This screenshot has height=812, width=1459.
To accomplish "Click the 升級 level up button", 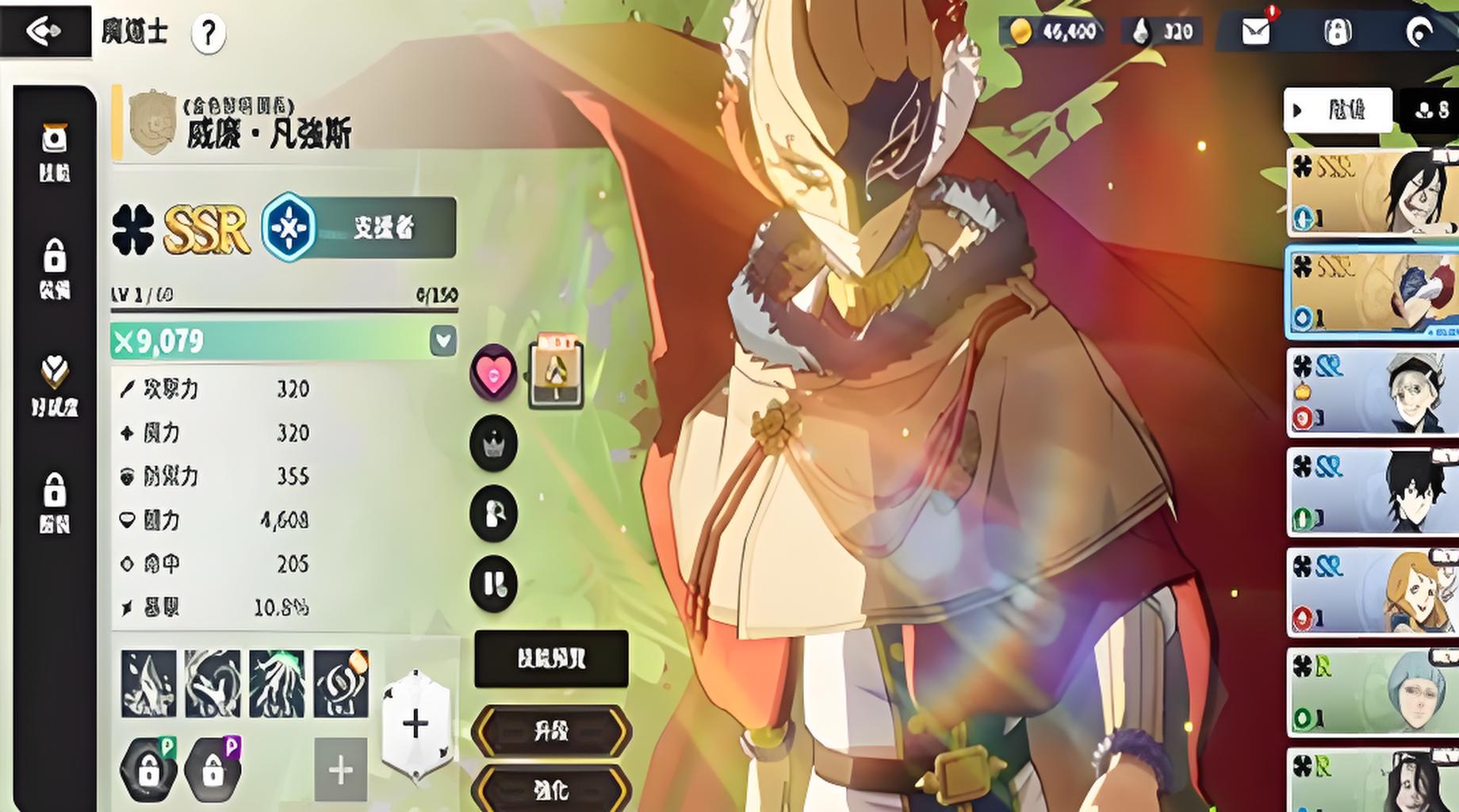I will [551, 731].
